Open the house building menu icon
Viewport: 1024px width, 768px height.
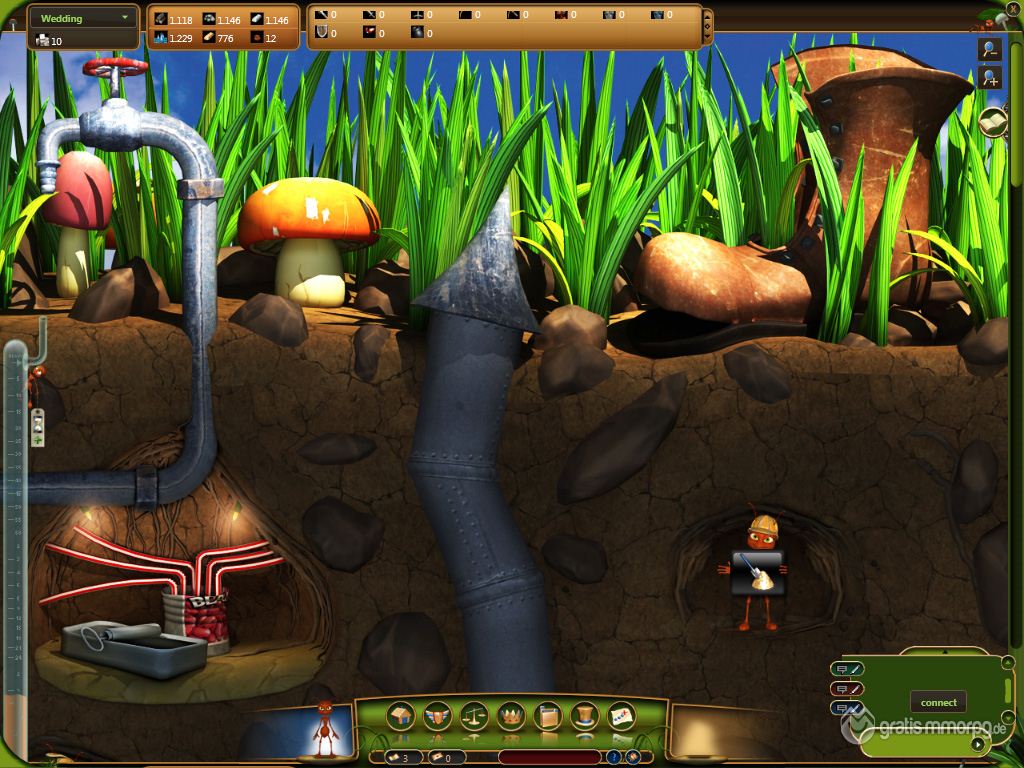401,715
